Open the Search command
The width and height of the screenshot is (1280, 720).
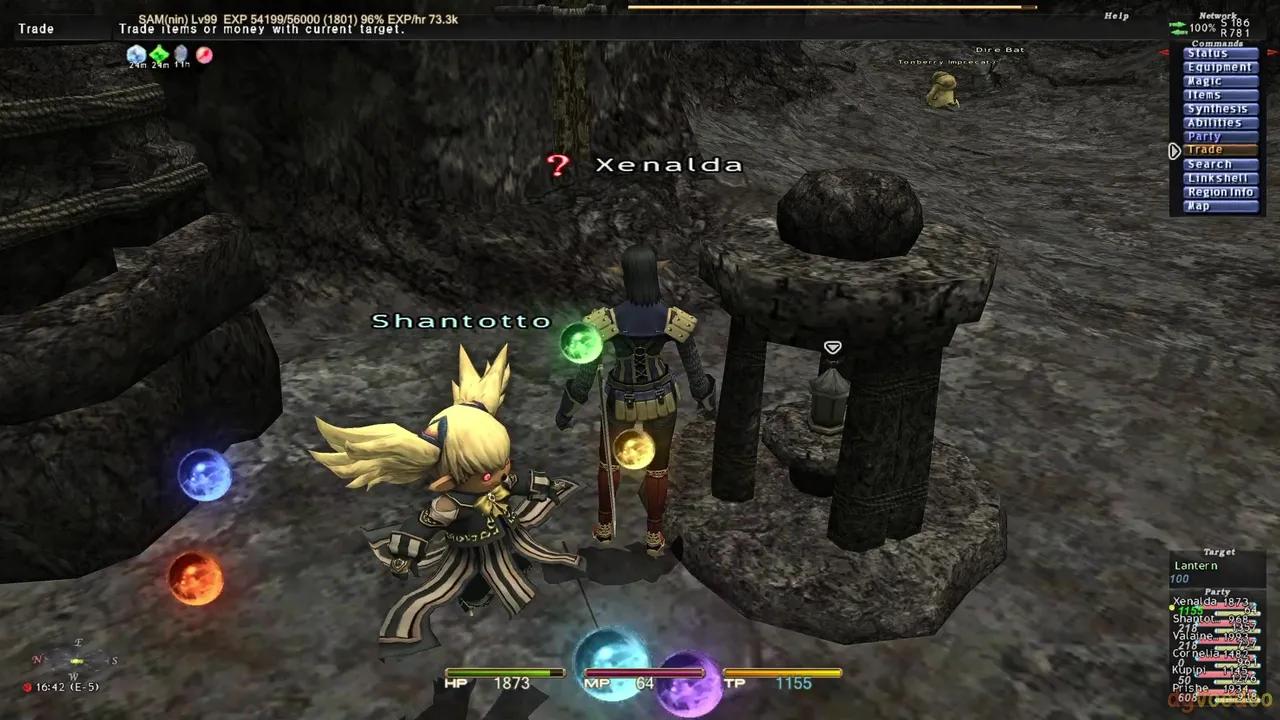1220,165
